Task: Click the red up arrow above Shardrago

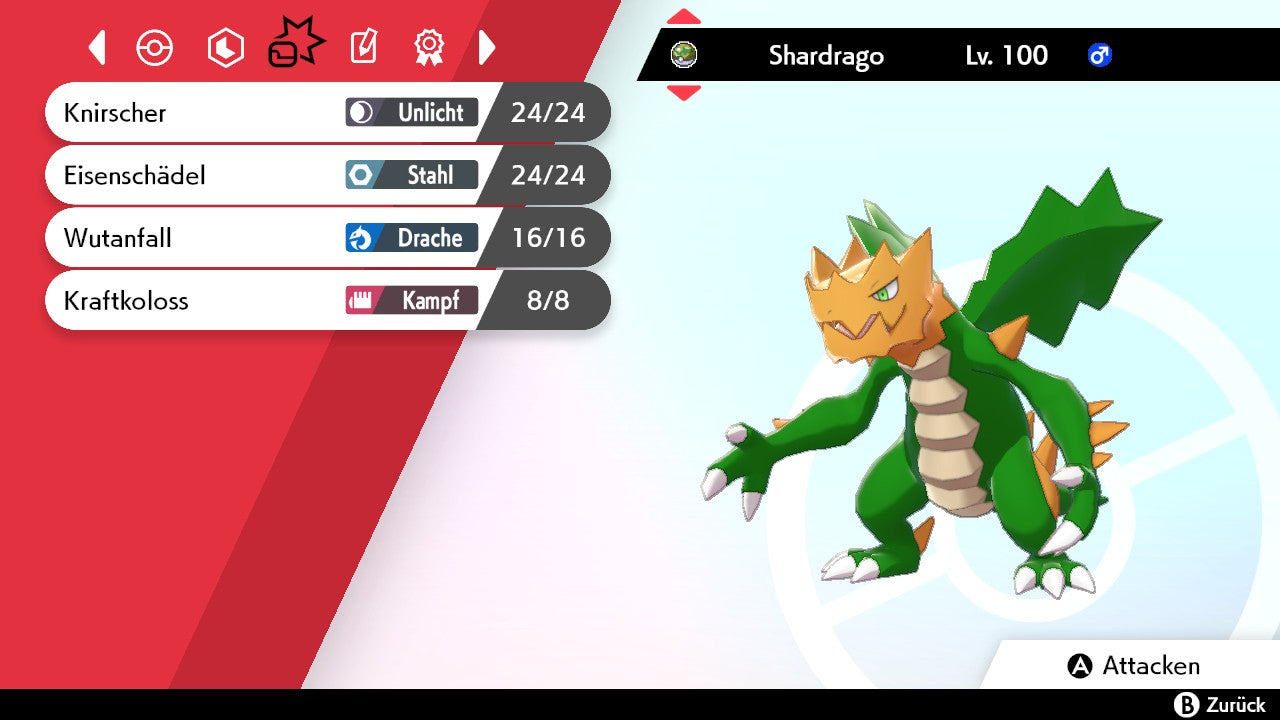Action: pos(684,17)
